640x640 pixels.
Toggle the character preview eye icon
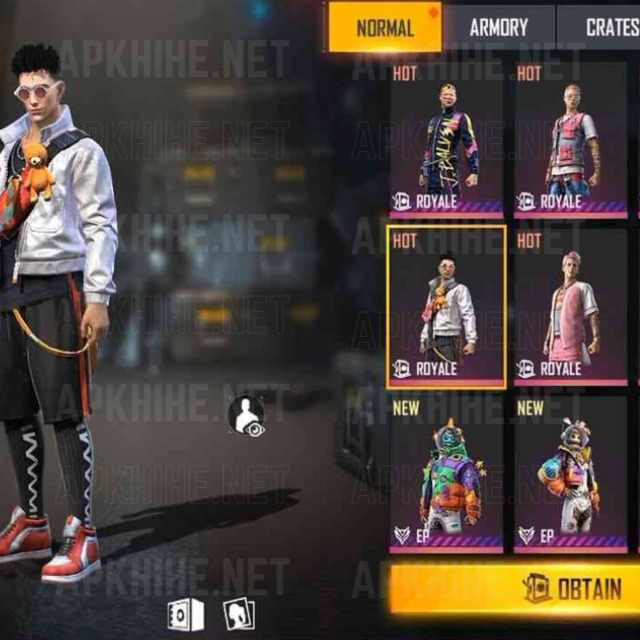click(x=246, y=416)
